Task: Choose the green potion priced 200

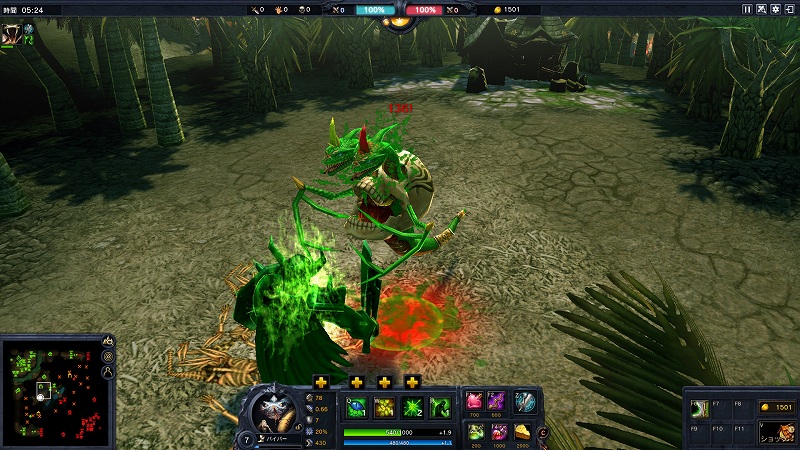Action: 475,431
